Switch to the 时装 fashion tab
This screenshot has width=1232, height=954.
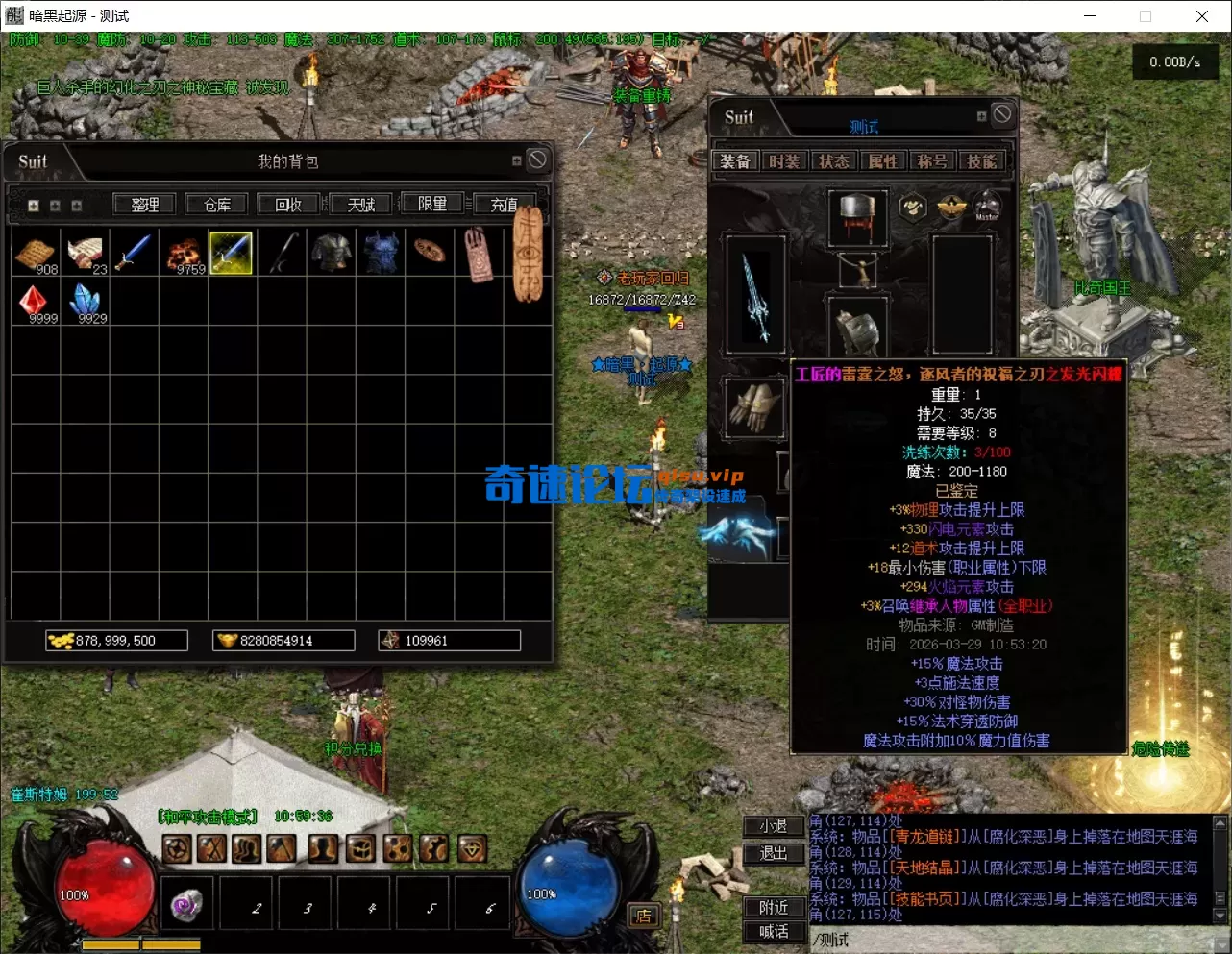[784, 161]
